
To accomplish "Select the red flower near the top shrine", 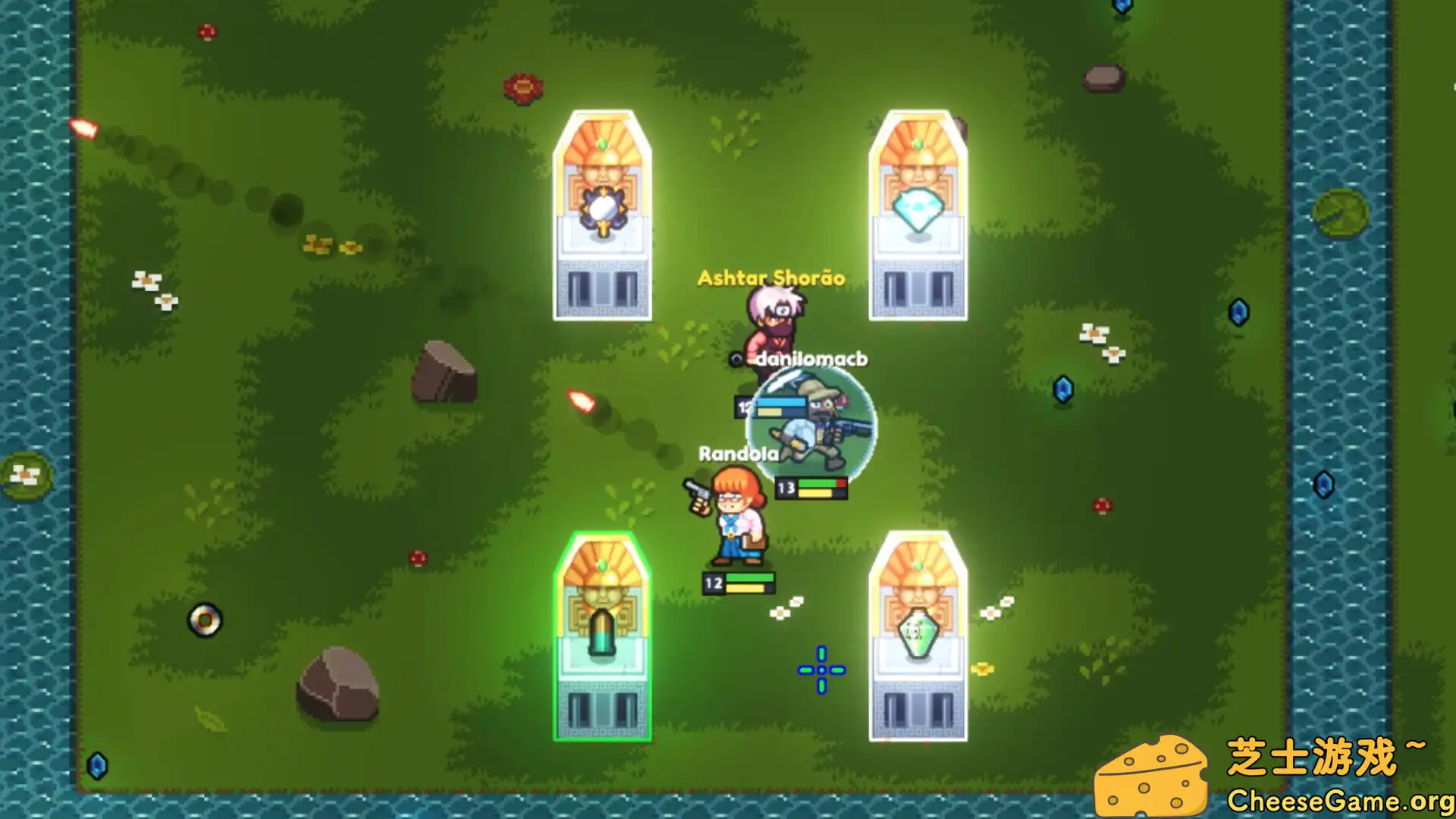I will (x=523, y=89).
